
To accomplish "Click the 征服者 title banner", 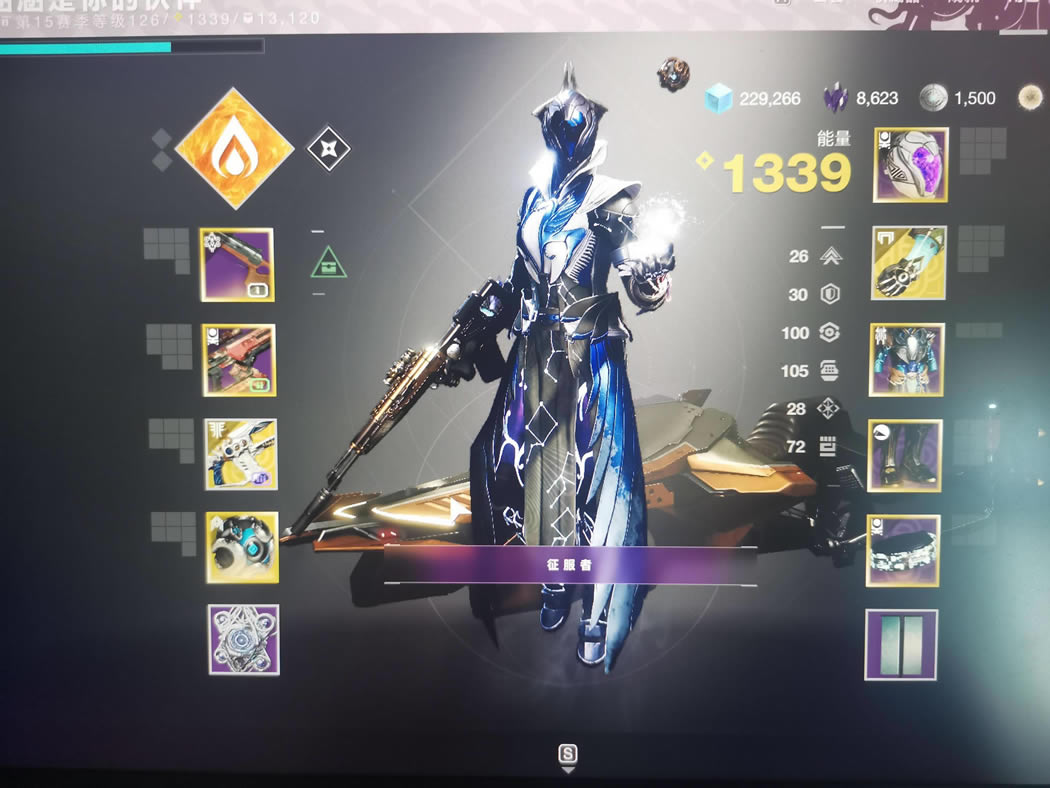I will click(x=571, y=565).
